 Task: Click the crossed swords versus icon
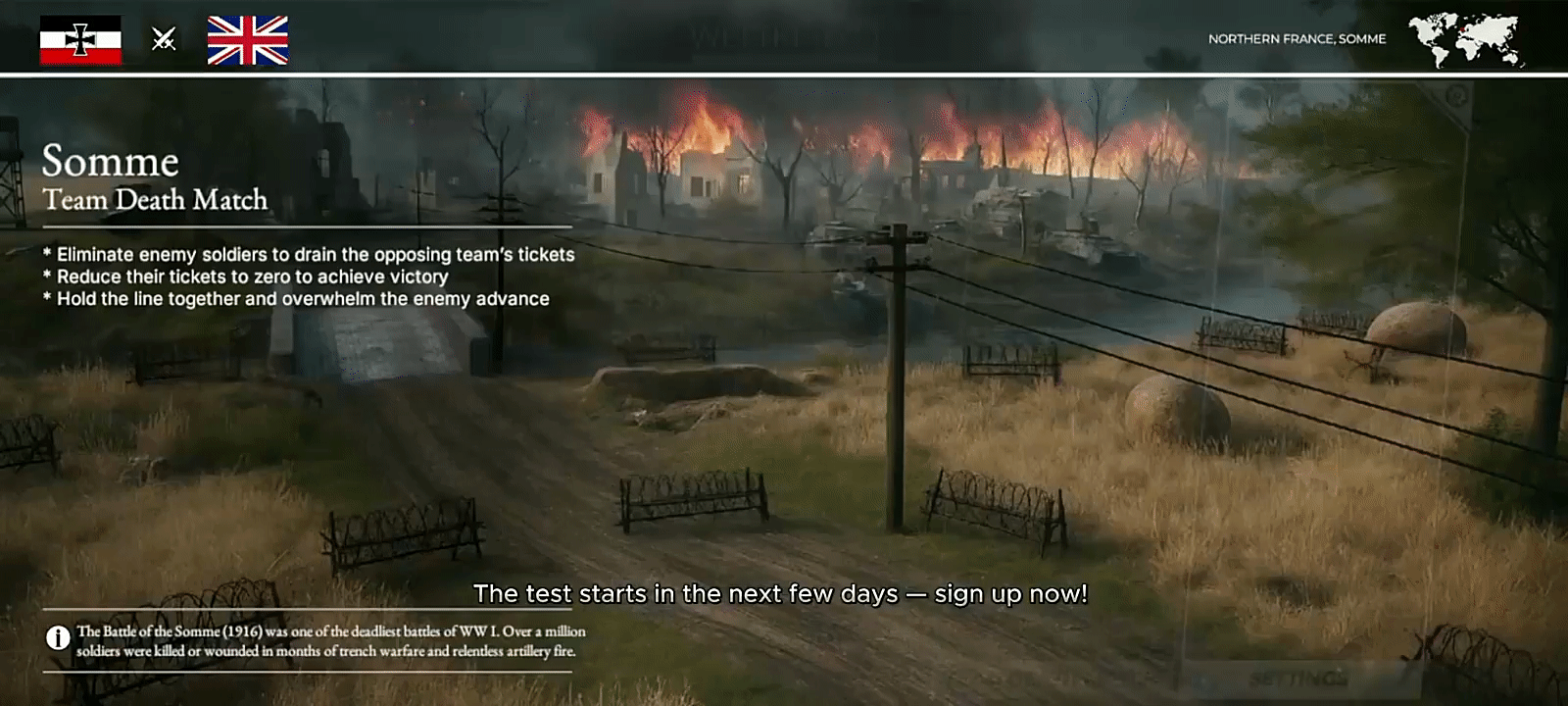coord(164,39)
